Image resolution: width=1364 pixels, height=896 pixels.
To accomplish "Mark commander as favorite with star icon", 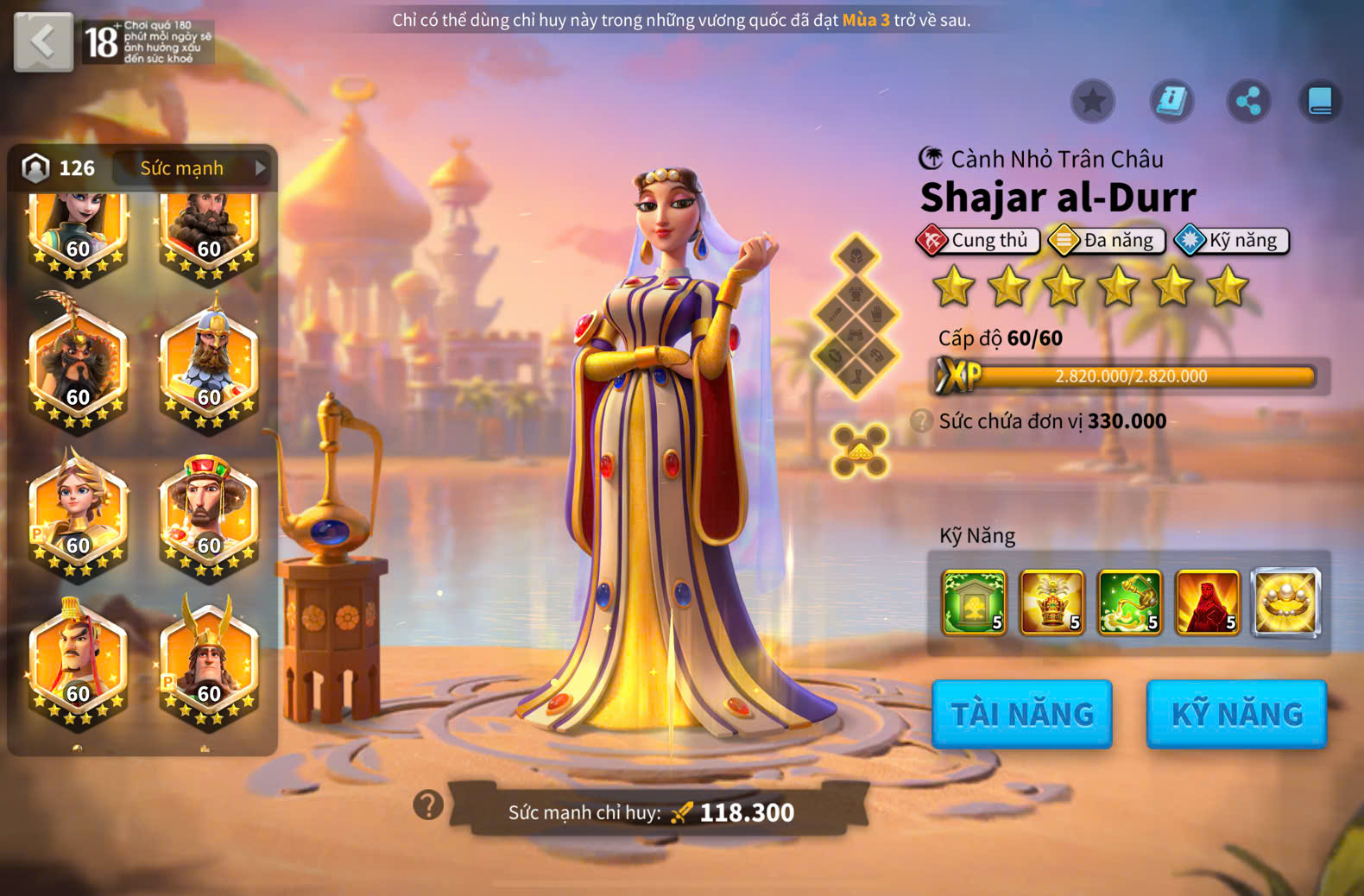I will tap(1092, 101).
